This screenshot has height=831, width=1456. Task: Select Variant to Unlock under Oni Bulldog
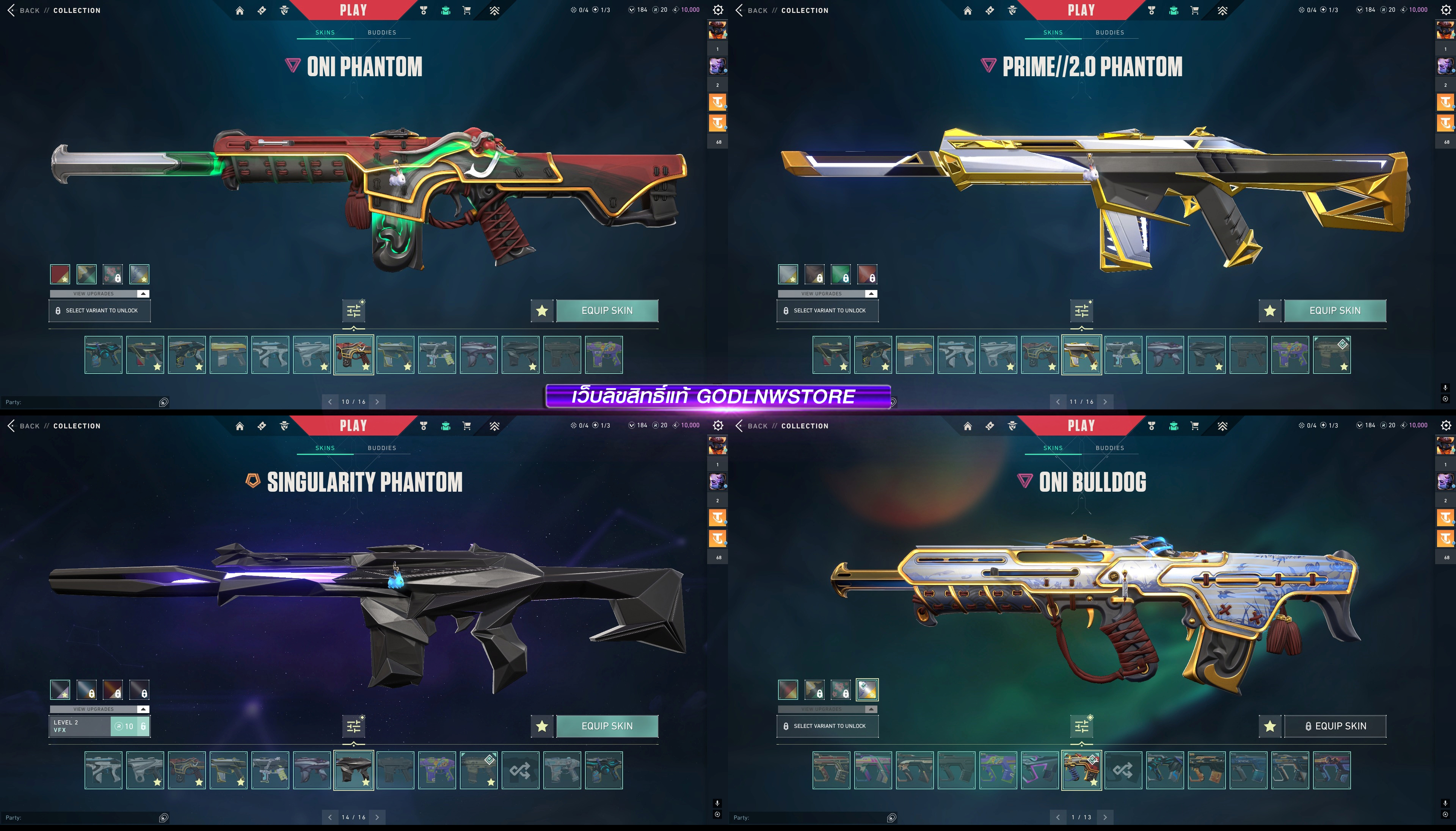coord(827,726)
